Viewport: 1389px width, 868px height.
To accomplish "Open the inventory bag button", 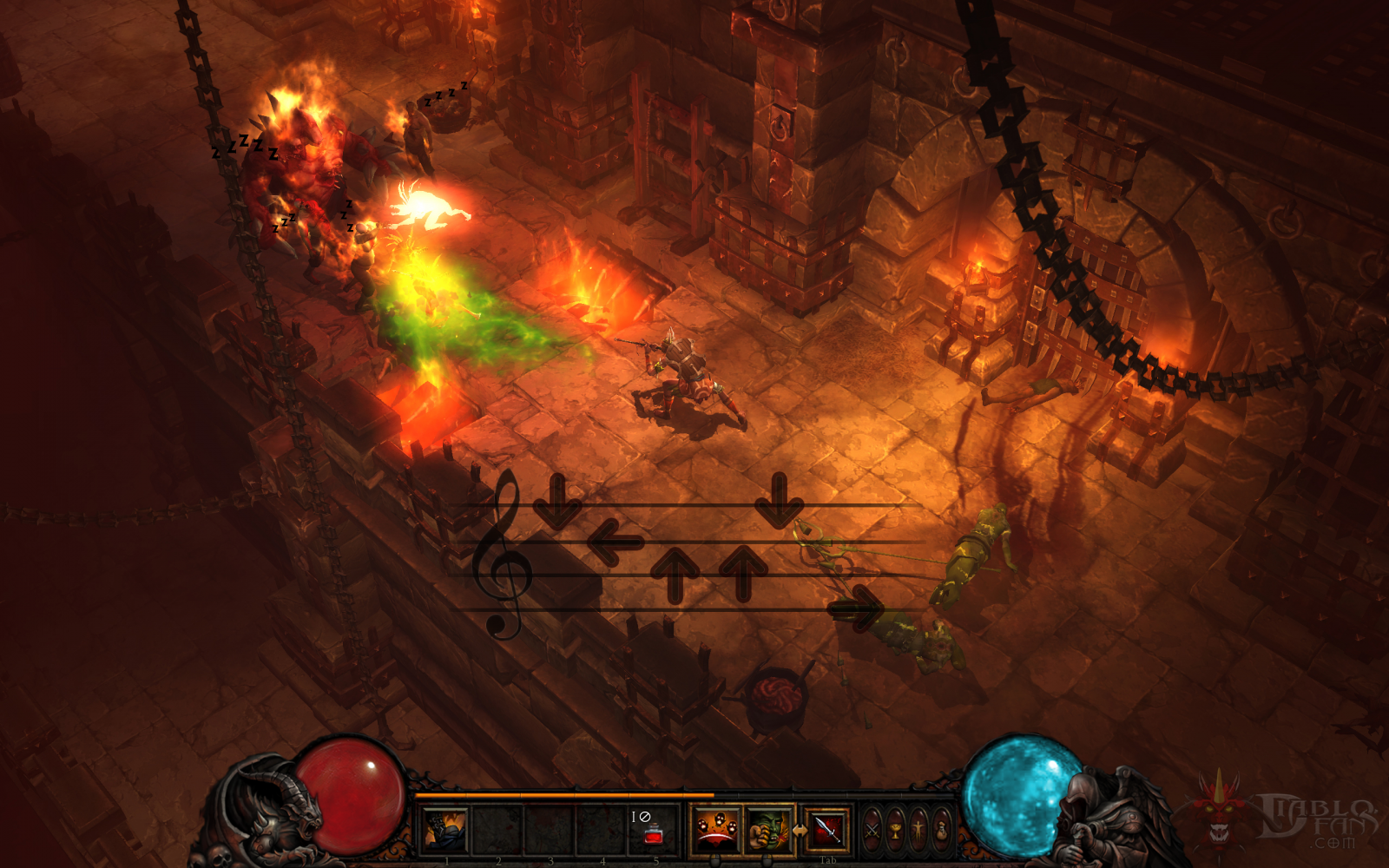I will click(x=941, y=831).
